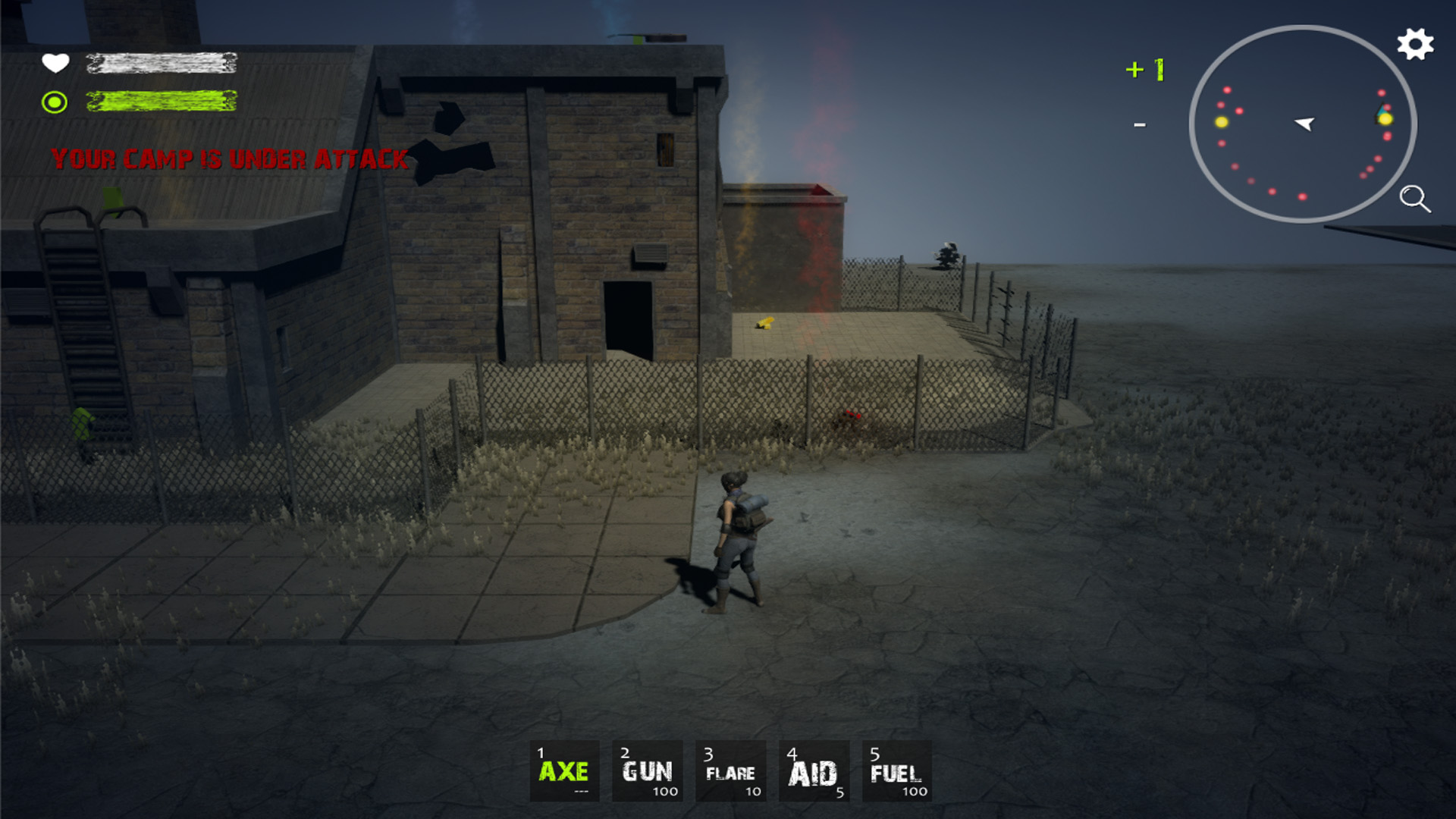The height and width of the screenshot is (819, 1456).
Task: Open the settings gear in the top-right corner
Action: pyautogui.click(x=1415, y=45)
